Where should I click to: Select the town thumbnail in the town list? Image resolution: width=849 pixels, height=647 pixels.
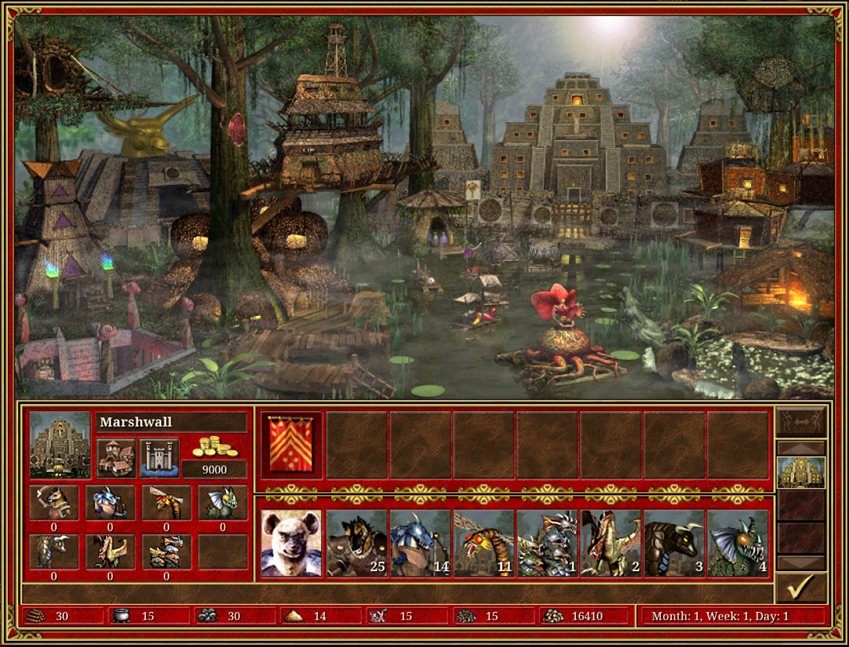(801, 472)
